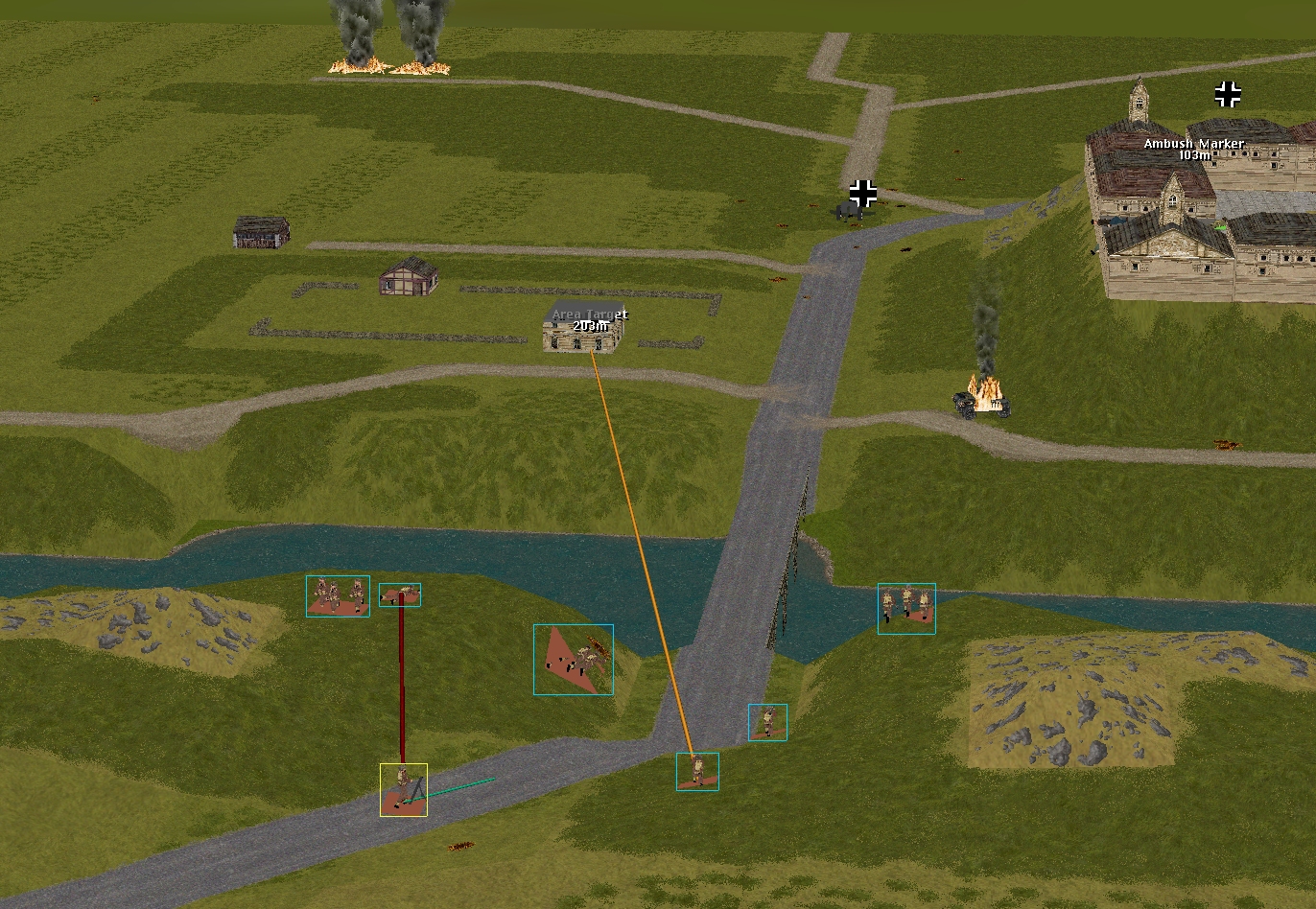Click the German cross flag above the church
Viewport: 1316px width, 909px height.
click(x=1228, y=94)
